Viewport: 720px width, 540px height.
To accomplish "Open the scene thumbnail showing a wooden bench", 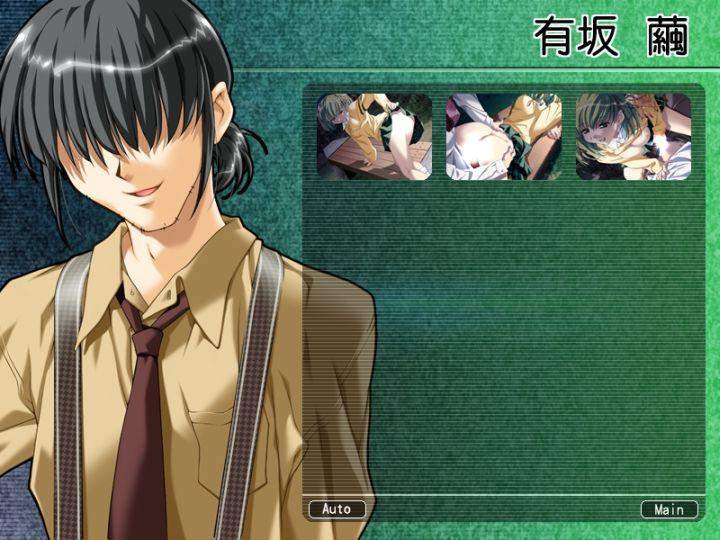I will [x=375, y=137].
